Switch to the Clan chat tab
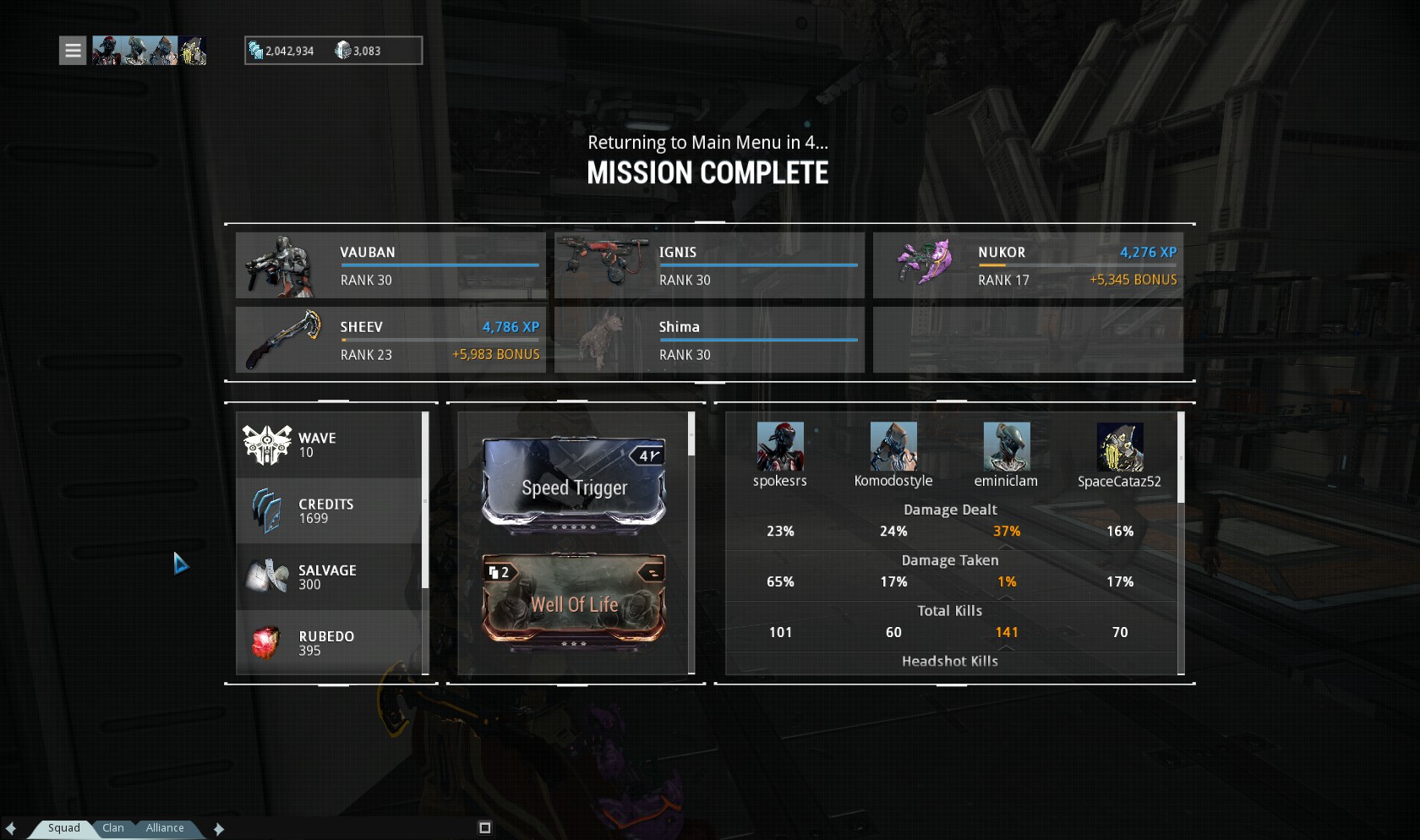The width and height of the screenshot is (1420, 840). (x=113, y=828)
